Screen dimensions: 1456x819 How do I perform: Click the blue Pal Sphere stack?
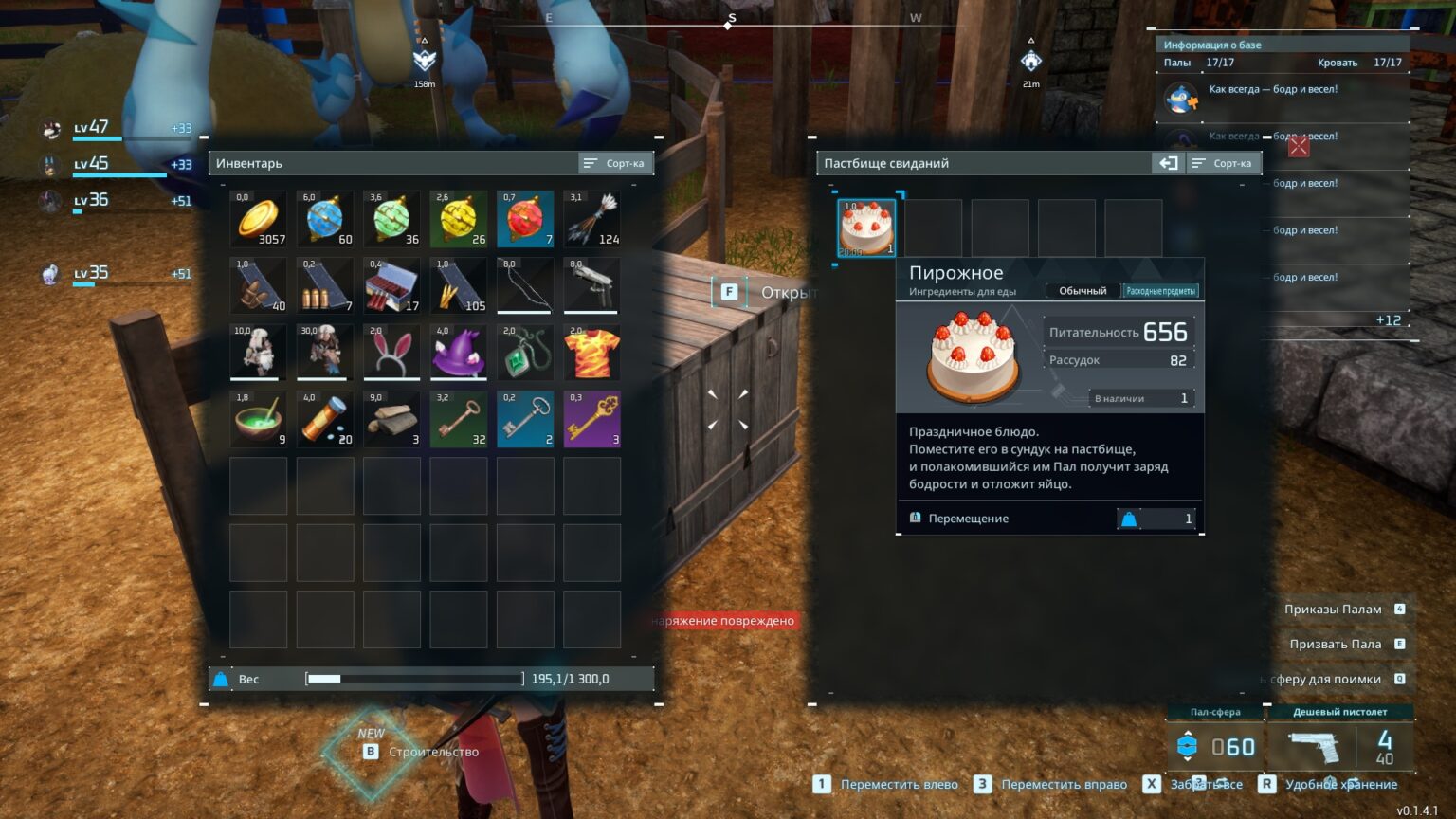click(x=325, y=219)
